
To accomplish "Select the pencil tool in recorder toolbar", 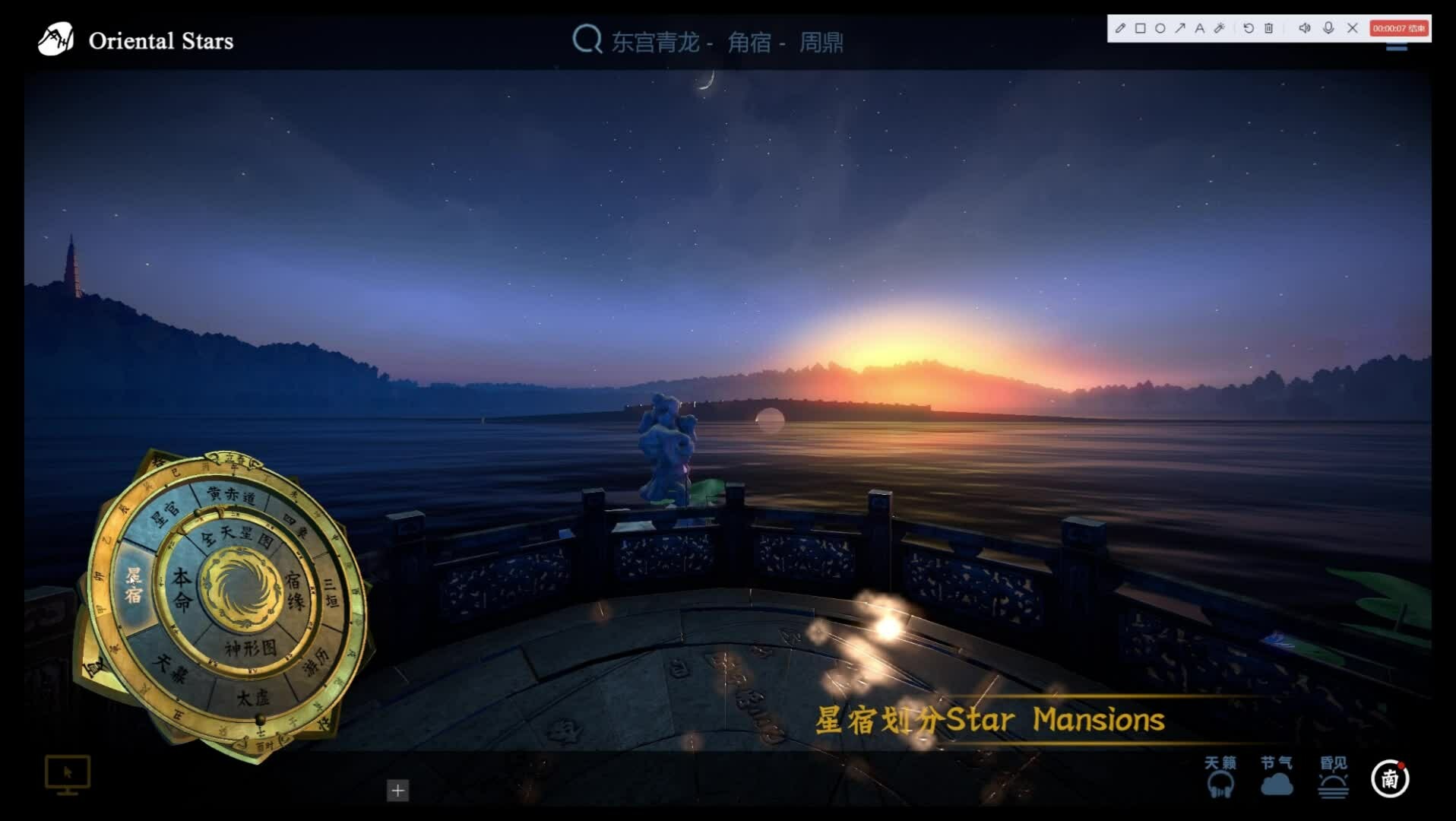I will pyautogui.click(x=1120, y=28).
